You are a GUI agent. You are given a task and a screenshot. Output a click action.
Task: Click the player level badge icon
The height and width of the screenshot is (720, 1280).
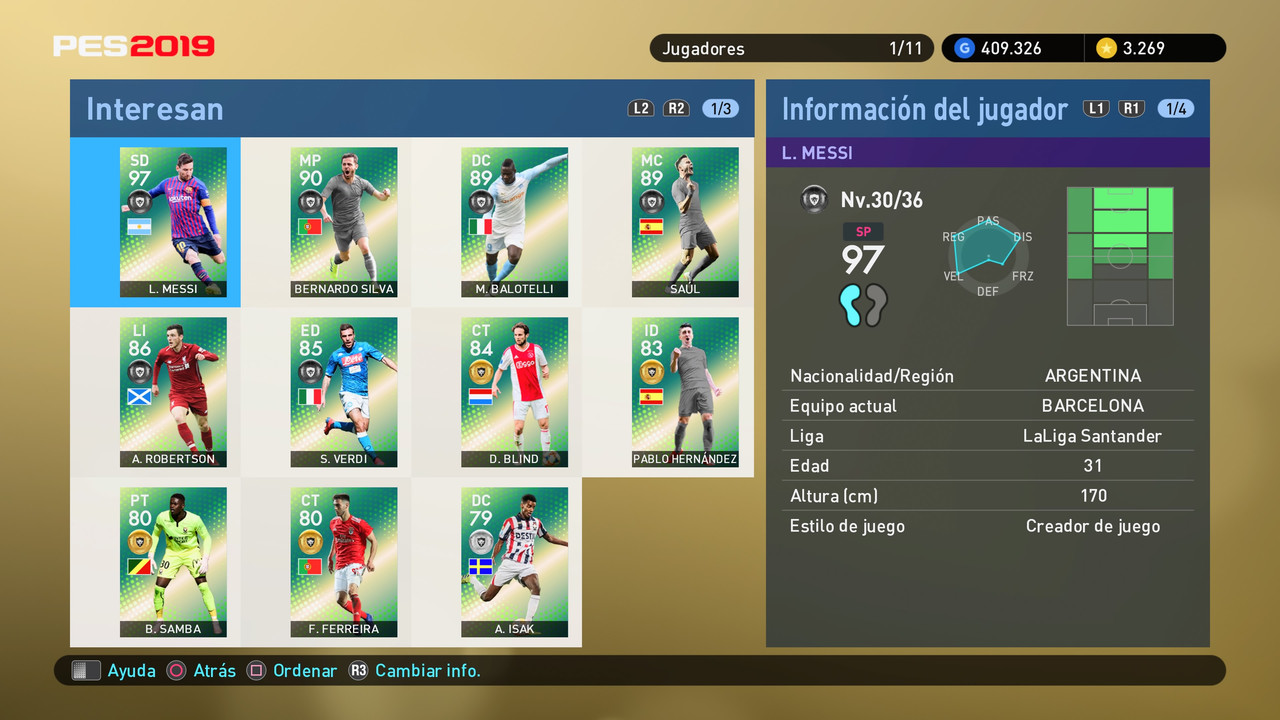click(x=814, y=199)
